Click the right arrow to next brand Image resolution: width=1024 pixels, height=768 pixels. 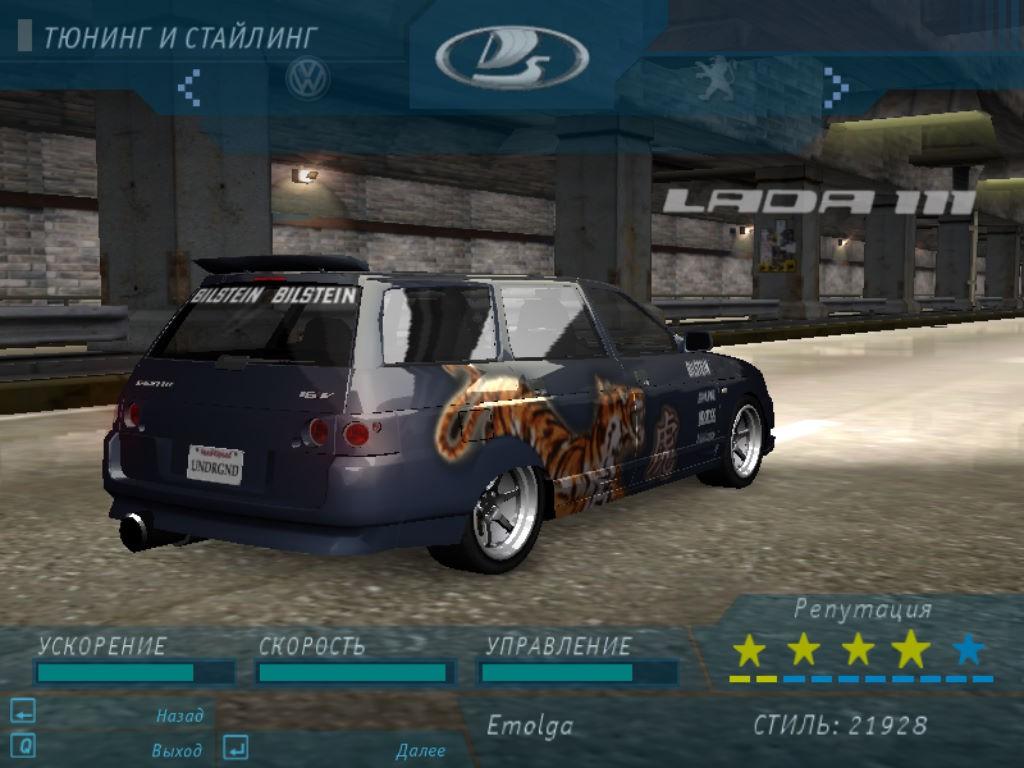click(835, 87)
